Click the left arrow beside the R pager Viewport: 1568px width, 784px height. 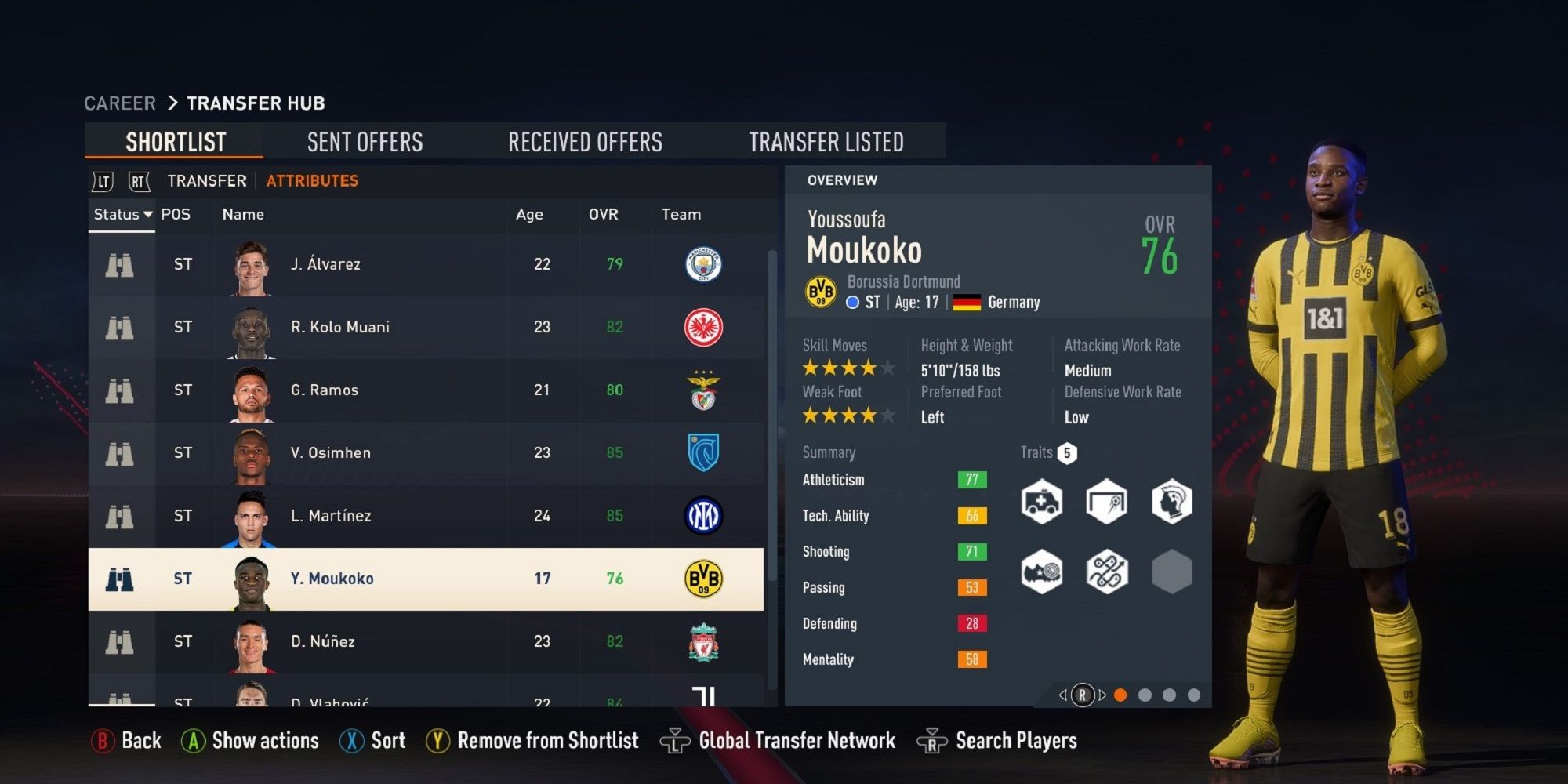1064,694
